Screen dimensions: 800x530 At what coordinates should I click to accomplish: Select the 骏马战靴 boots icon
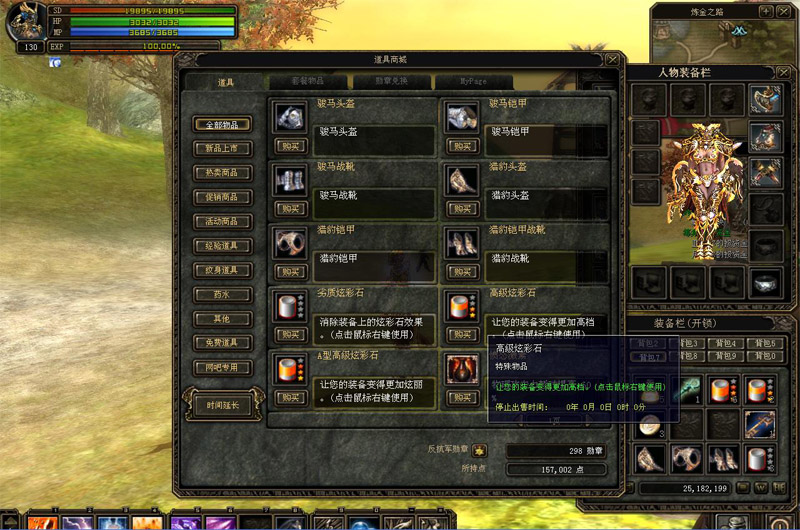point(290,179)
